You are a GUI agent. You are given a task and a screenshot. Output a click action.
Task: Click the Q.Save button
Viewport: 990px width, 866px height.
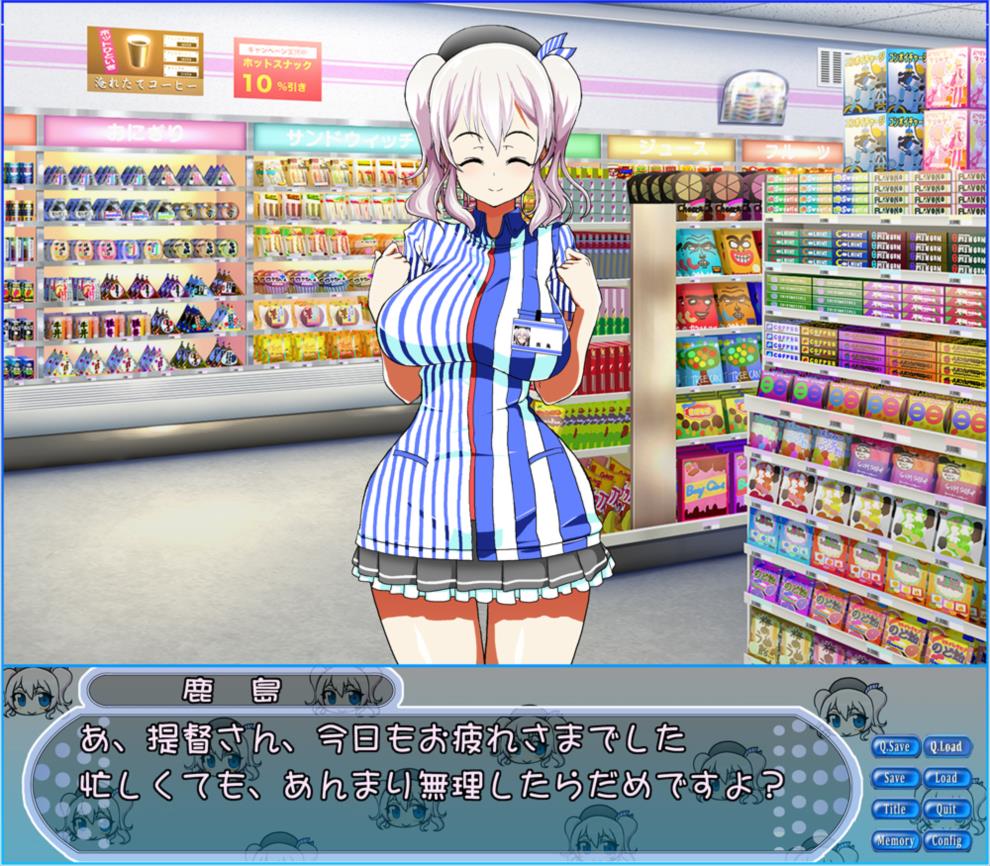[895, 746]
